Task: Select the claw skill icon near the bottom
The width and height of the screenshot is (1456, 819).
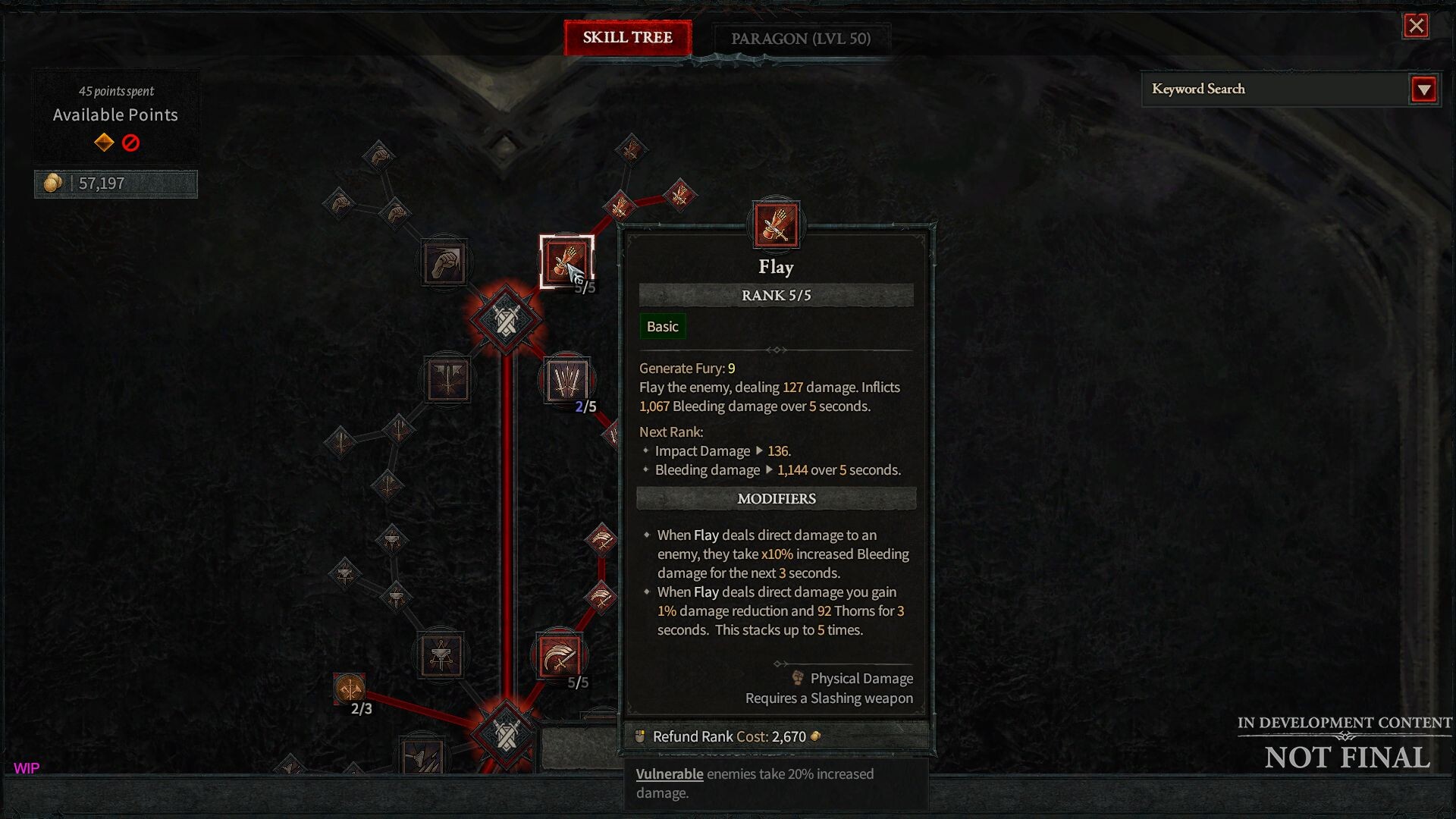Action: point(422,755)
